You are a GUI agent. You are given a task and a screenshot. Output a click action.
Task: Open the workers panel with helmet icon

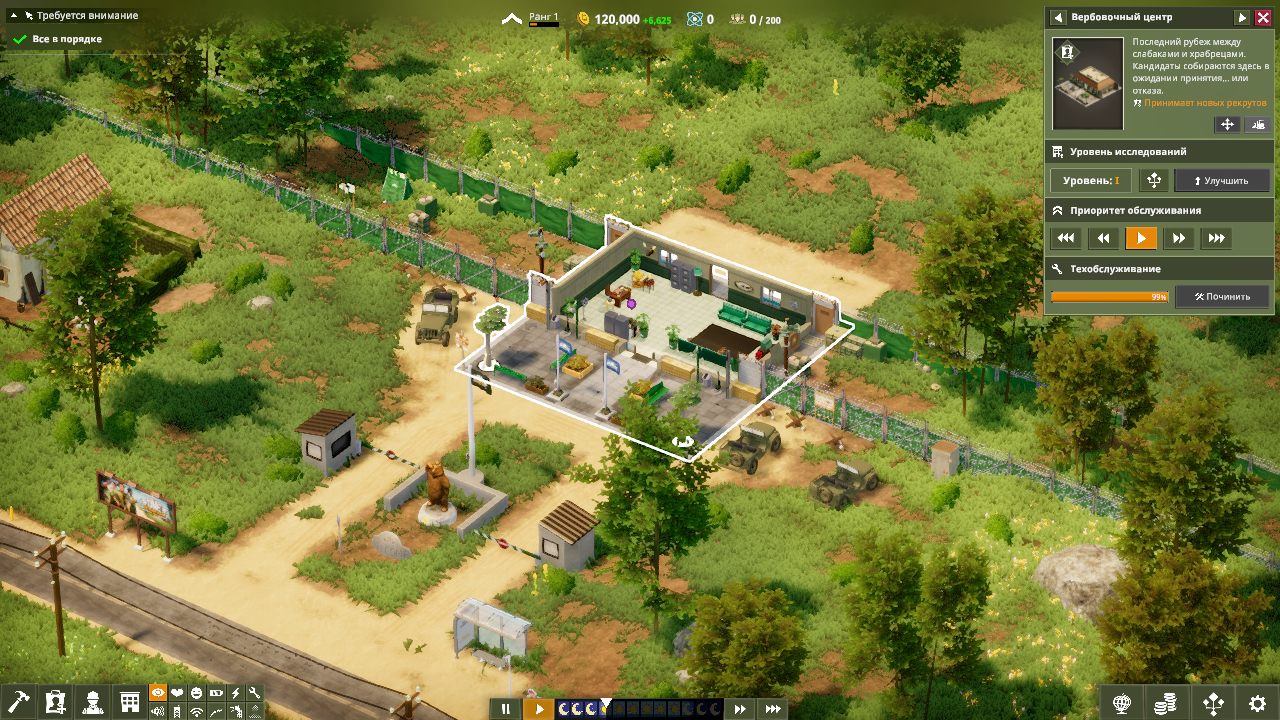click(x=92, y=700)
